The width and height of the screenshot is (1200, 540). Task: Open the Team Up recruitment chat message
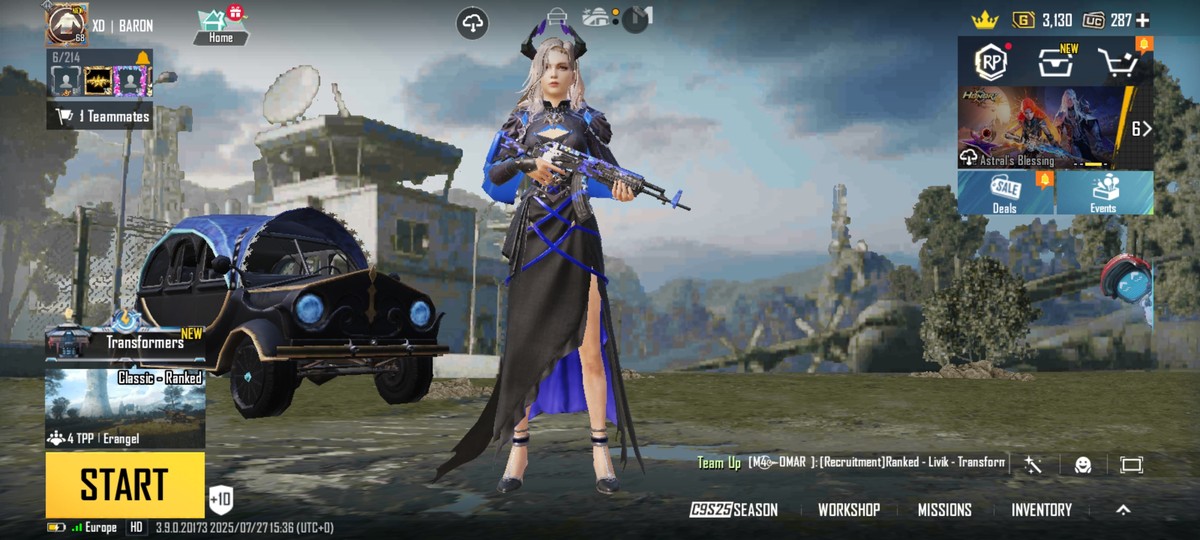(852, 463)
